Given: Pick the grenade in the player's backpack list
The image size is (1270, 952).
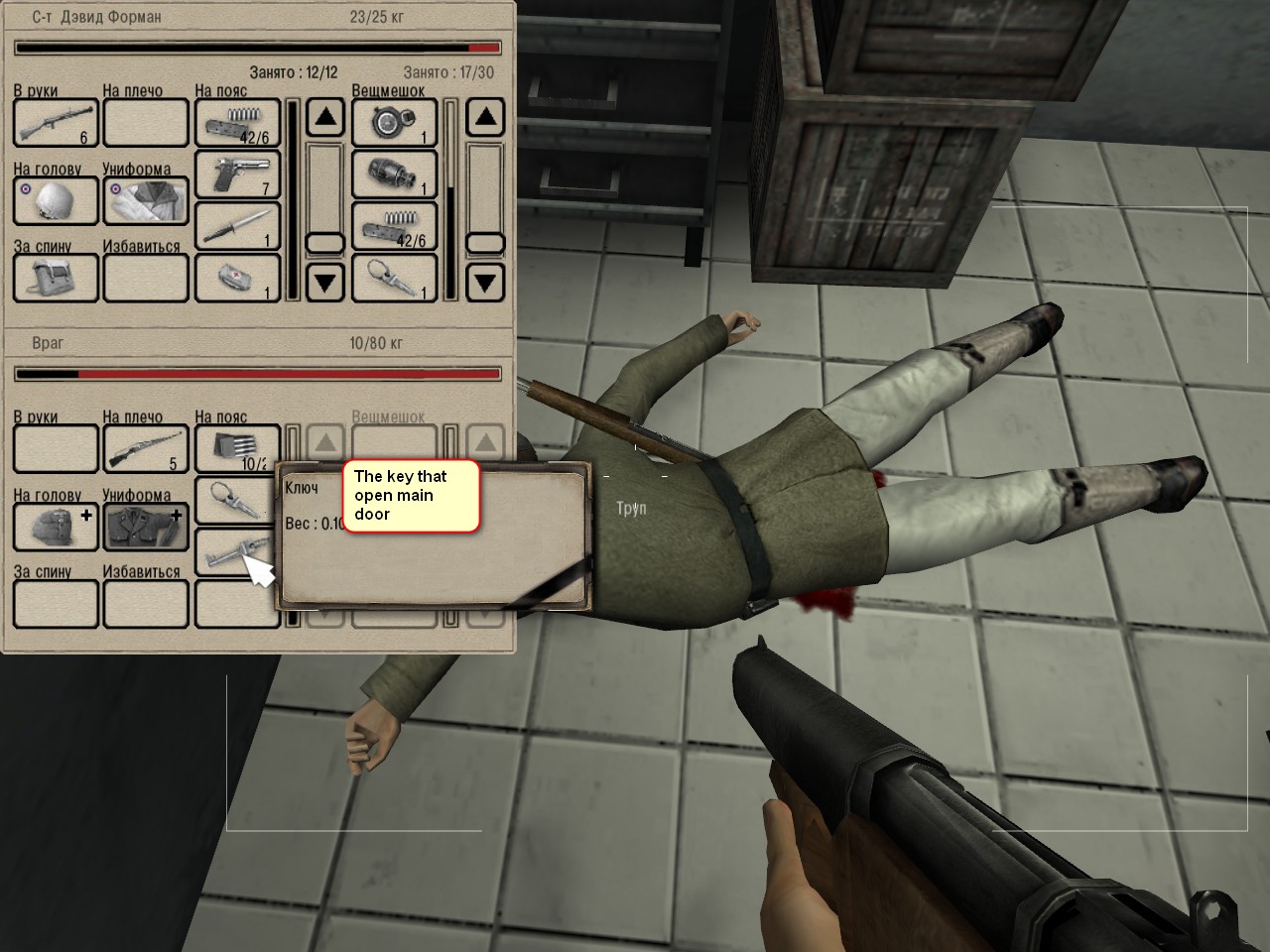Looking at the screenshot, I should coord(394,176).
